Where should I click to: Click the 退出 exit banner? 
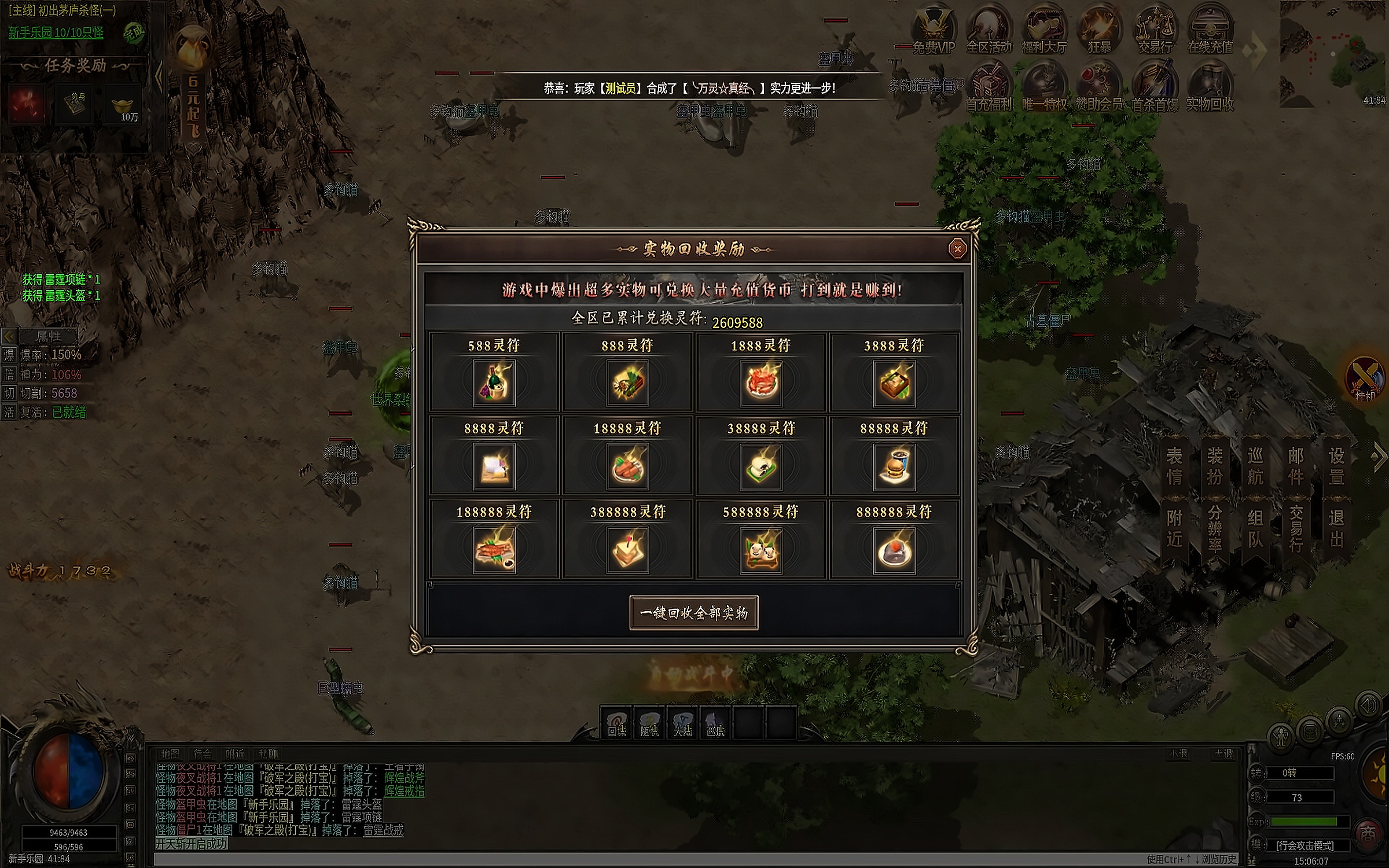click(1336, 528)
